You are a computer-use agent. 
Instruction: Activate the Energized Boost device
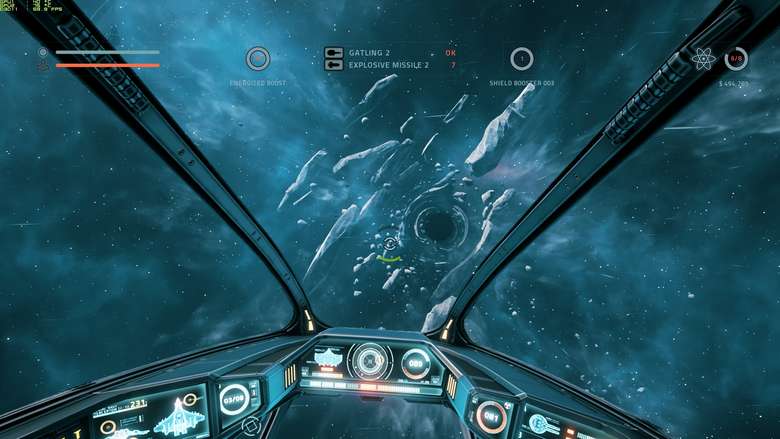point(258,59)
